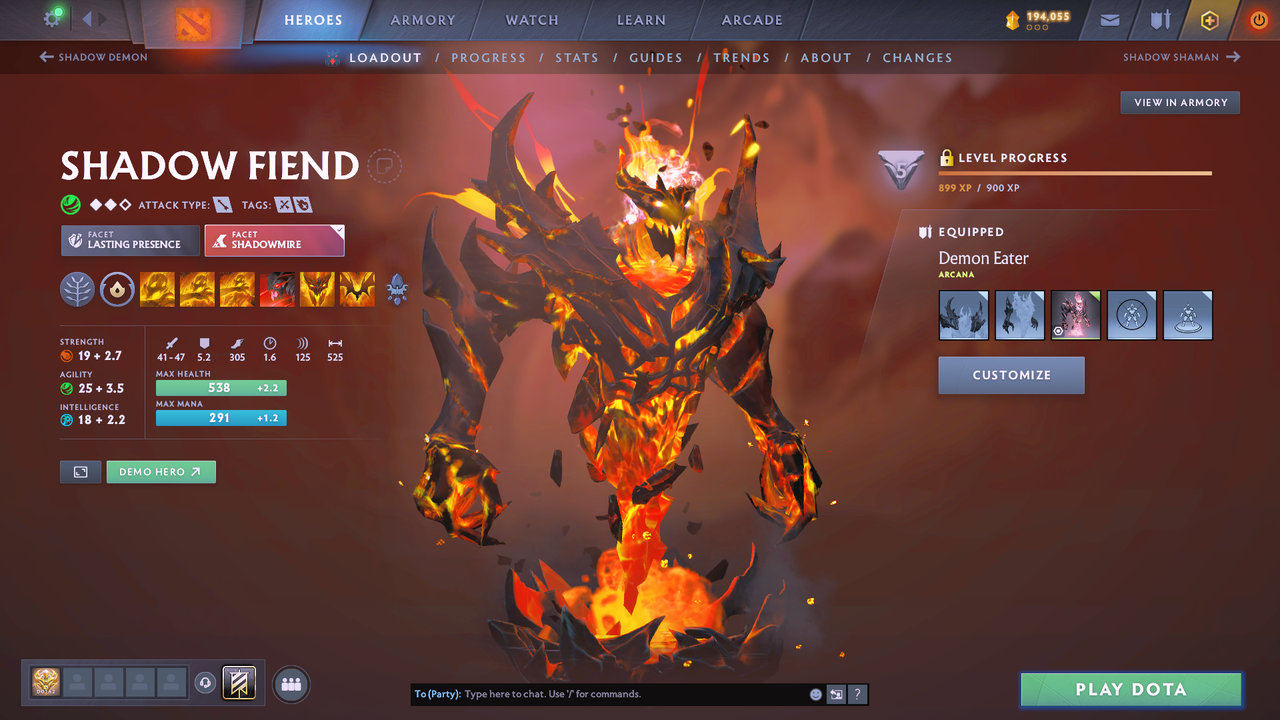This screenshot has width=1280, height=720.
Task: Click the voice chat headset icon
Action: [206, 683]
